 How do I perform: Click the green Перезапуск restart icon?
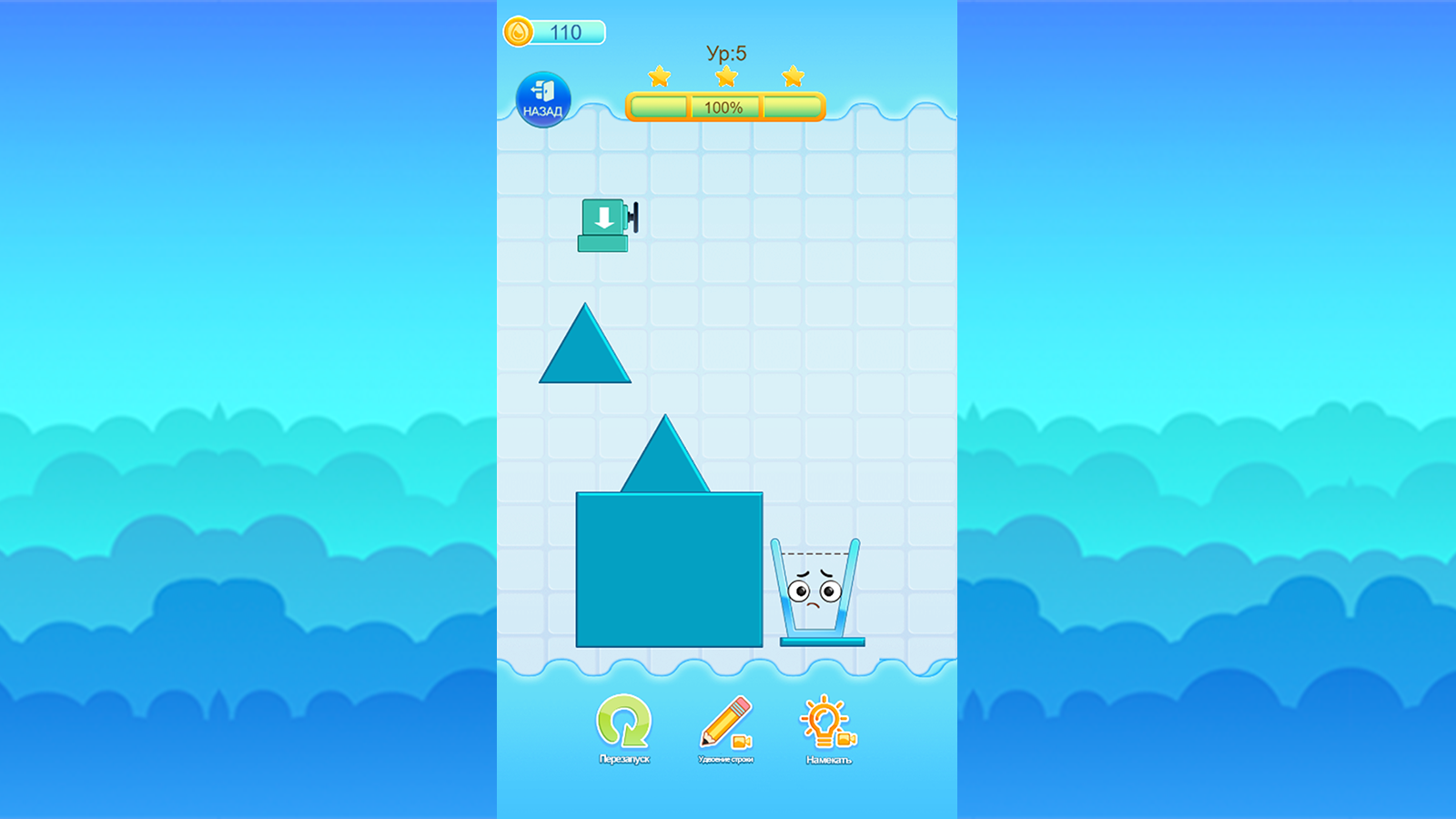[x=624, y=721]
